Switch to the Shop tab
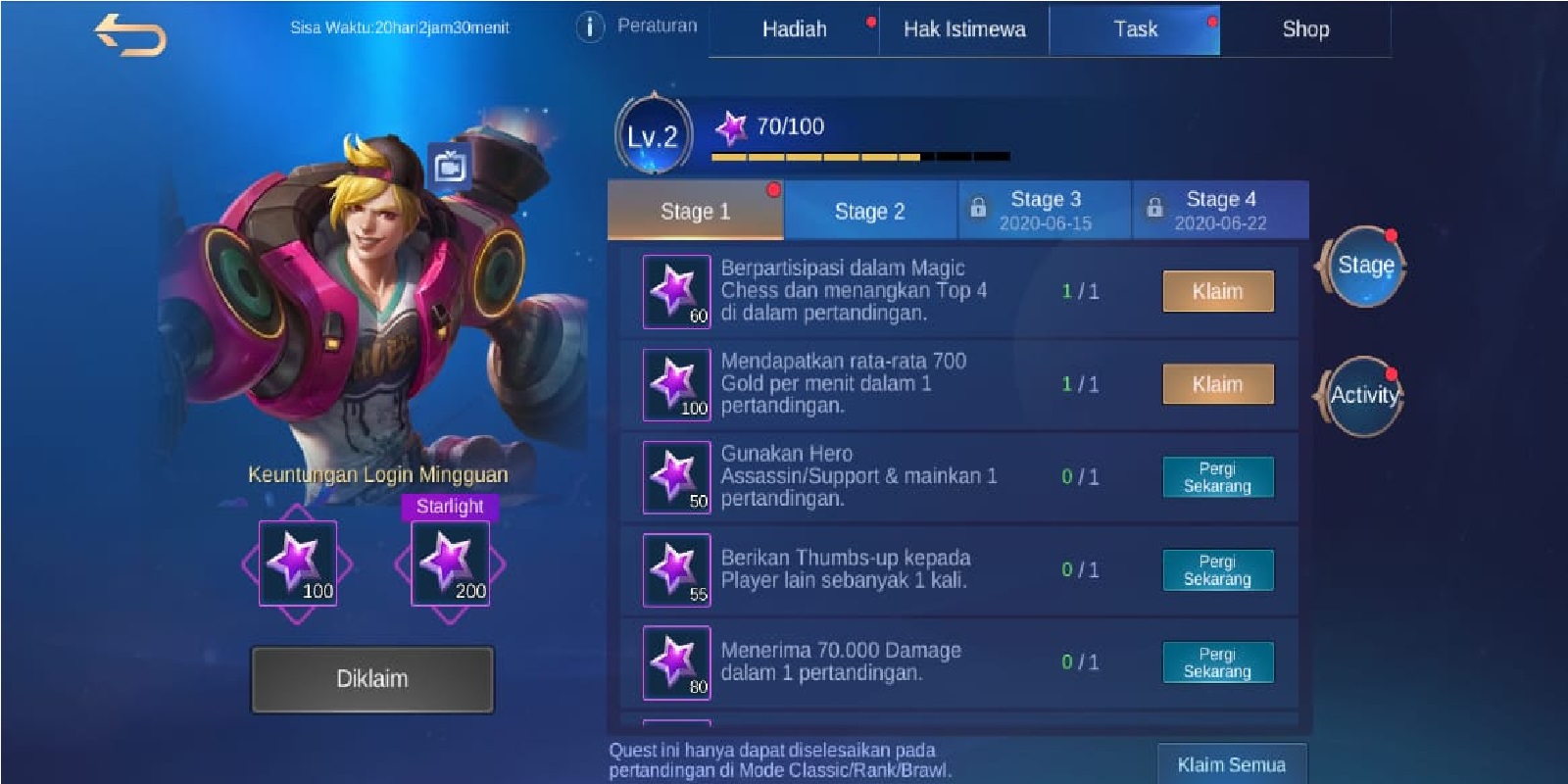Viewport: 1568px width, 784px height. tap(1305, 29)
